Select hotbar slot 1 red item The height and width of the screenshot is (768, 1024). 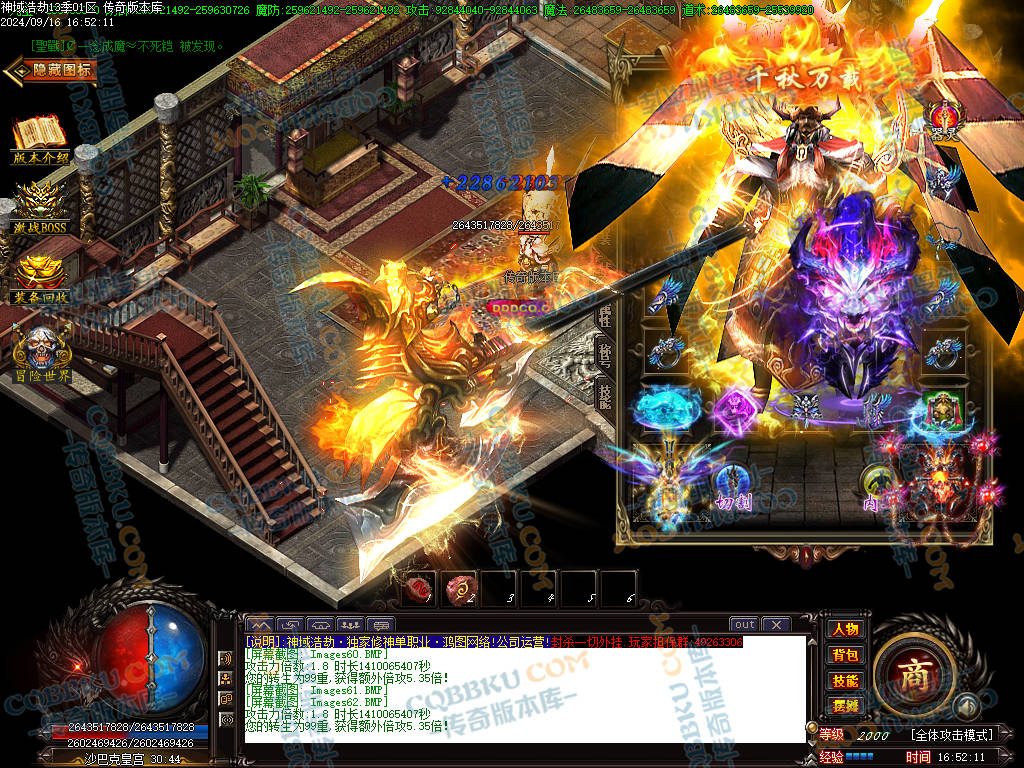pos(421,588)
